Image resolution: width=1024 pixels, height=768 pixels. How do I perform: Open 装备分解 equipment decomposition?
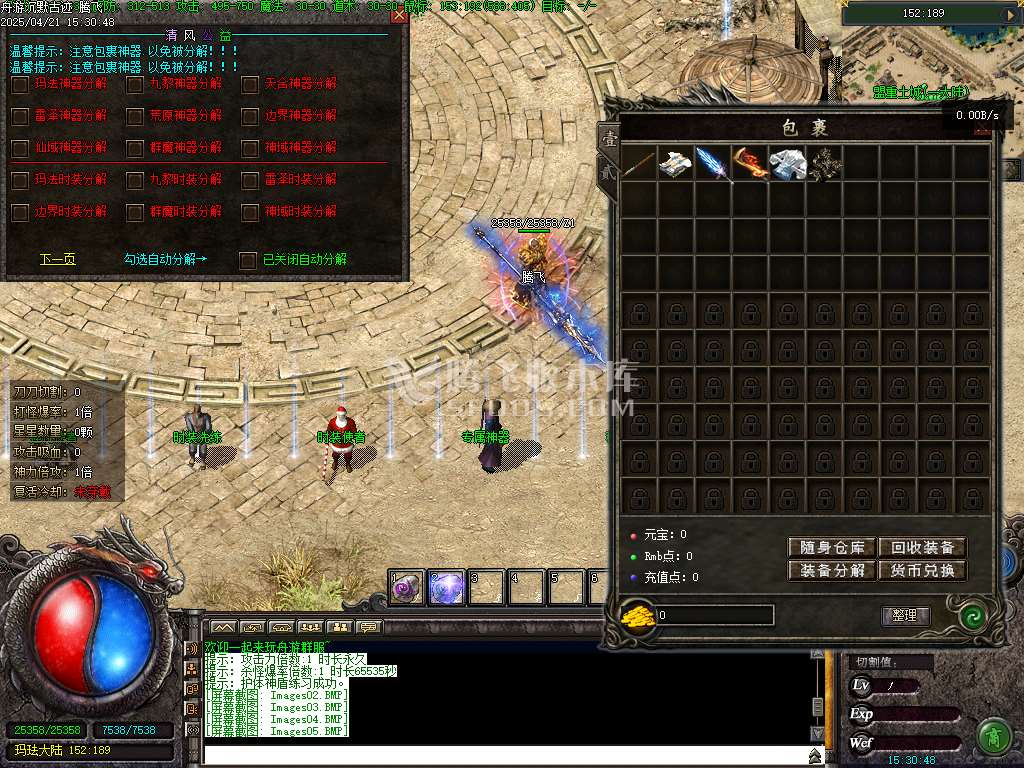coord(832,571)
